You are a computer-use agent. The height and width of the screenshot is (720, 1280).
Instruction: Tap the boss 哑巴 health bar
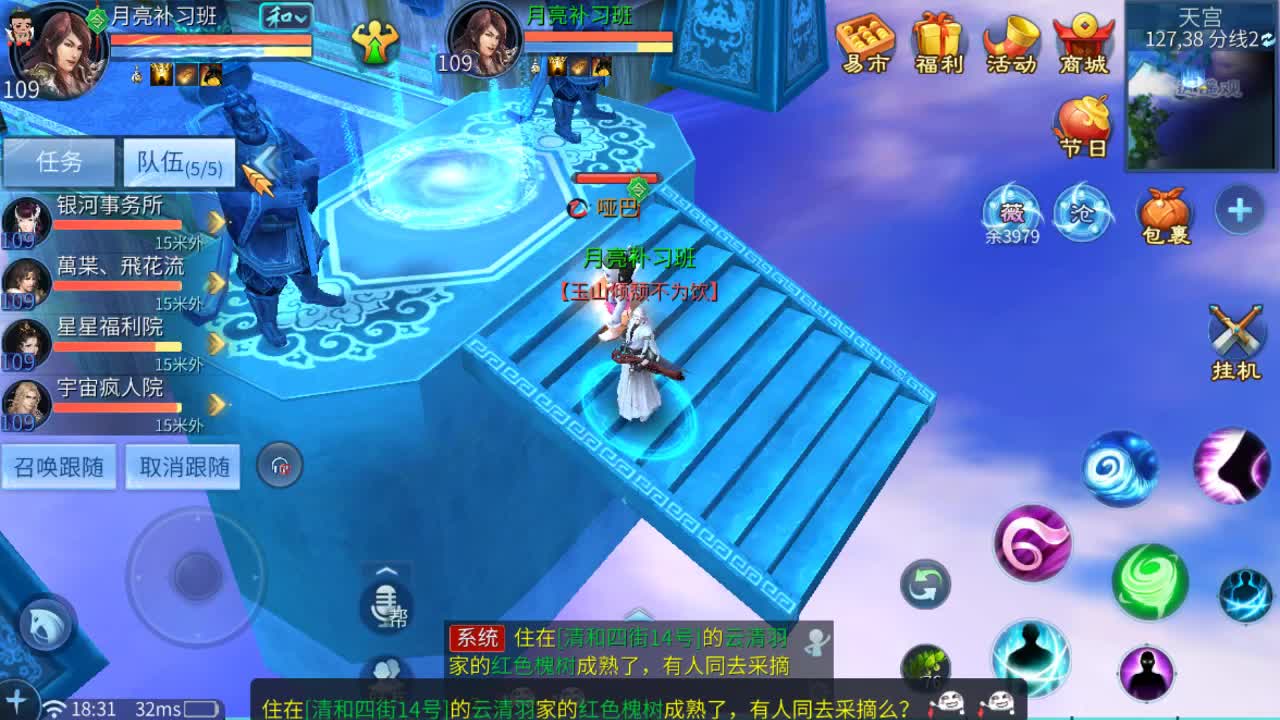click(x=617, y=177)
